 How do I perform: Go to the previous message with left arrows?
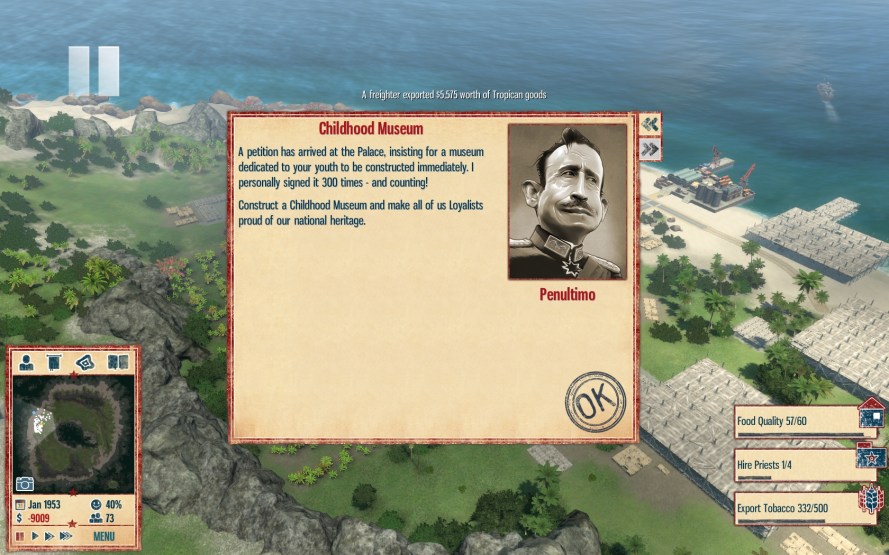coord(650,124)
